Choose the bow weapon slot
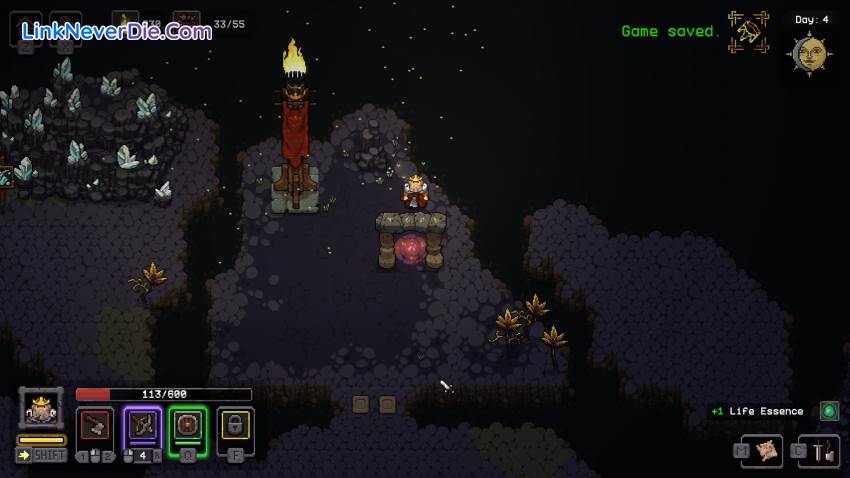850x478 pixels. [x=142, y=425]
